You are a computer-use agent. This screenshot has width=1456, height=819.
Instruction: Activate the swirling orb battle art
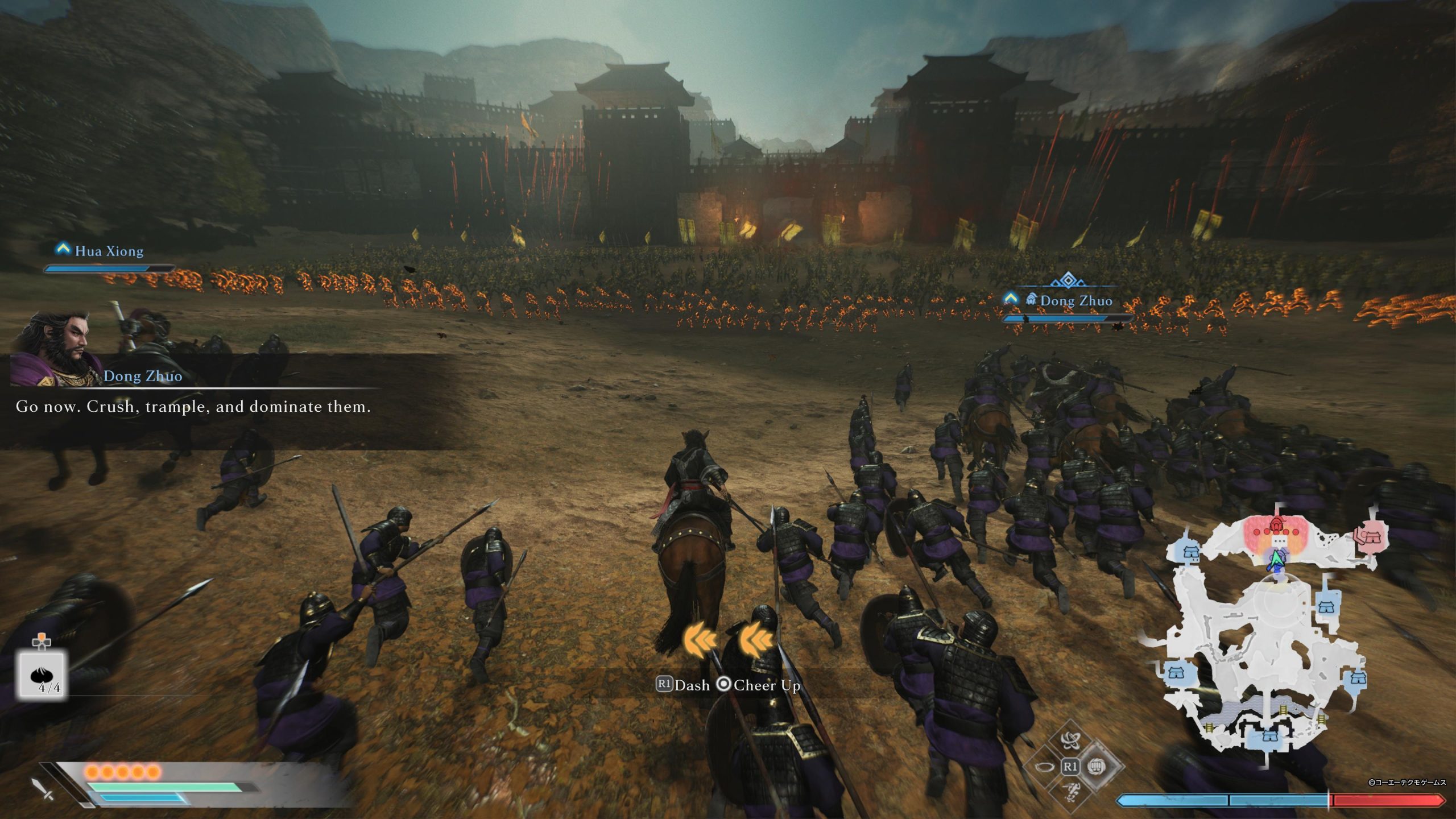pos(1070,740)
